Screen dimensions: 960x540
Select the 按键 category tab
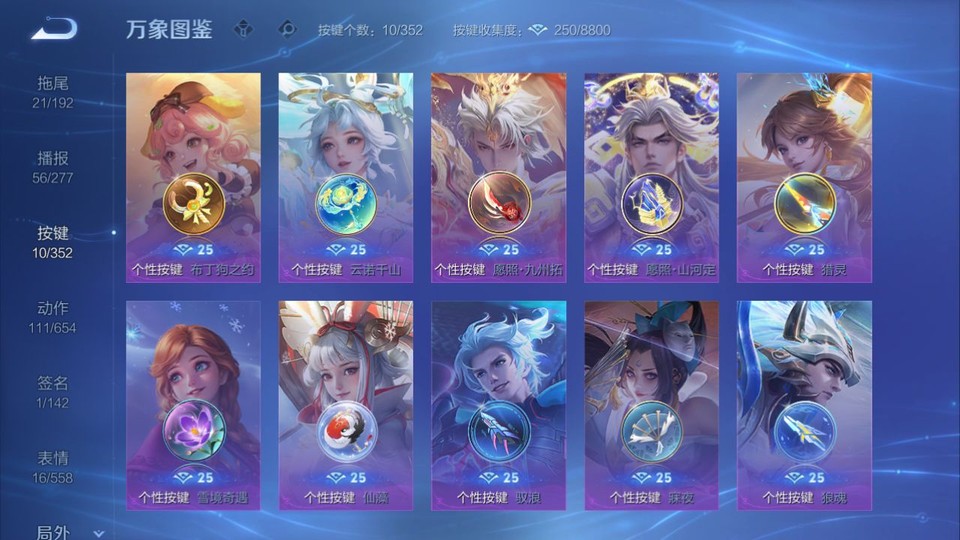click(x=53, y=241)
